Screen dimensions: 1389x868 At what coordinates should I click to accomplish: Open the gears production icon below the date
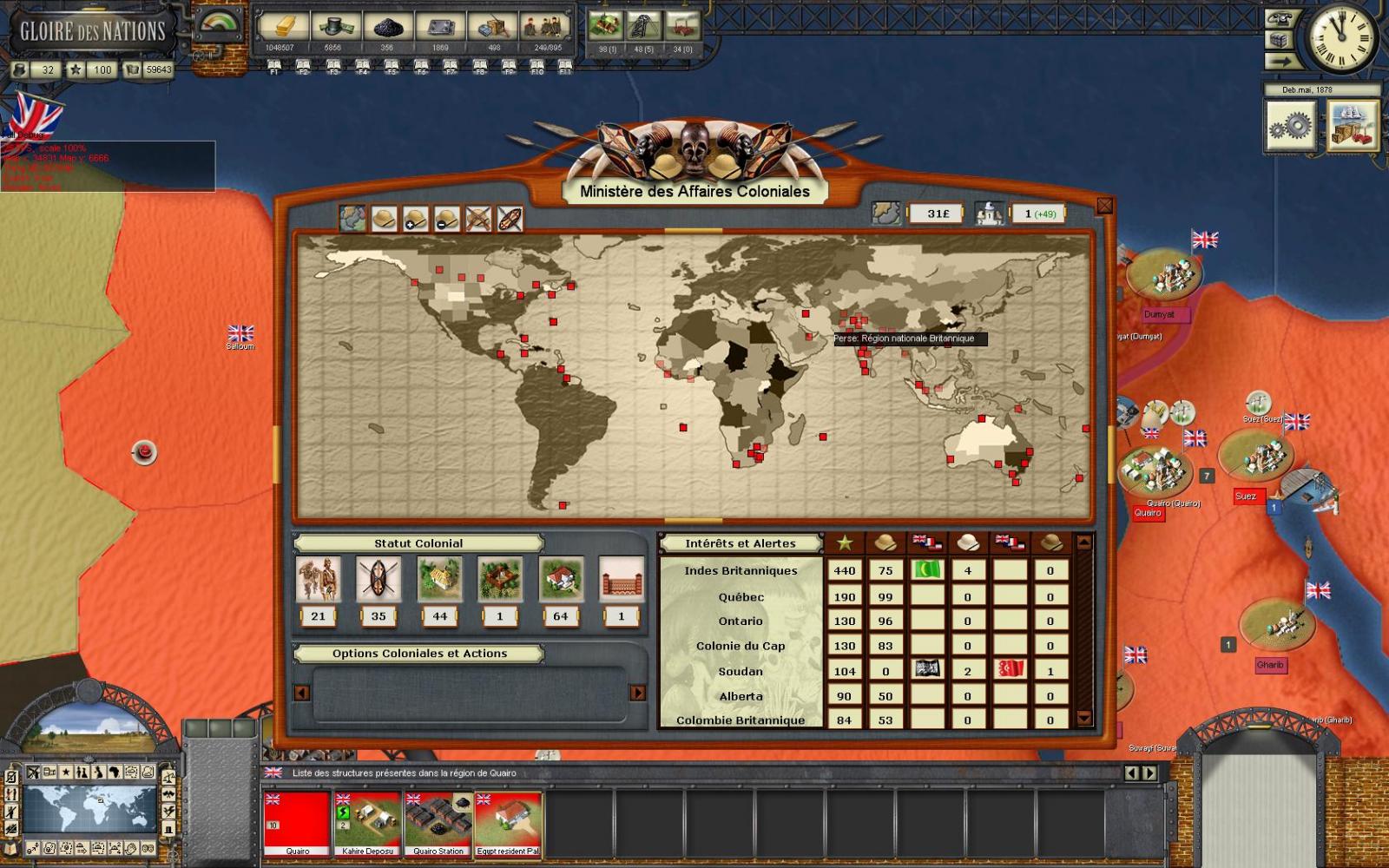[x=1291, y=127]
